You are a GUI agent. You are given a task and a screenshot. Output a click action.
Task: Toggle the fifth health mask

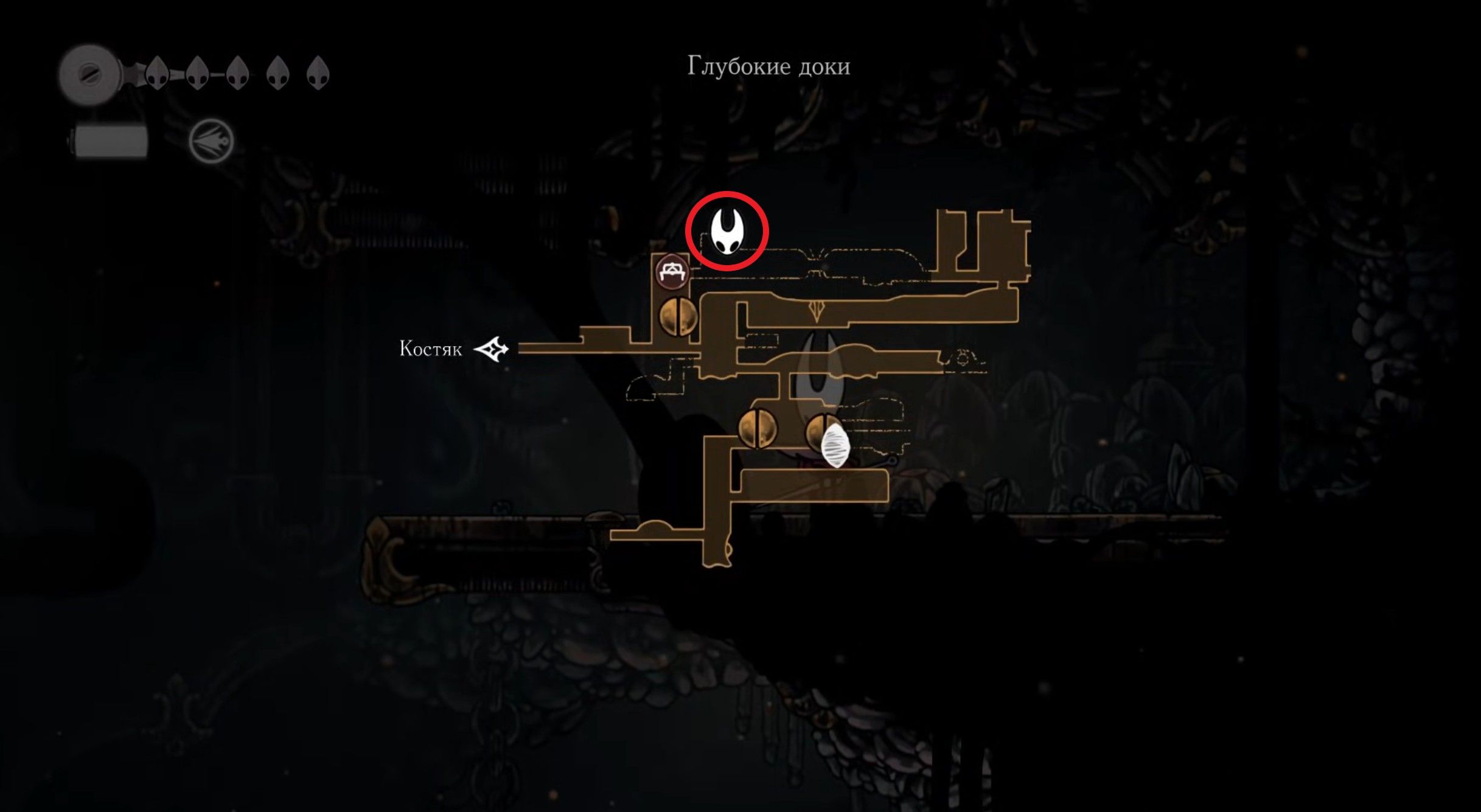318,73
